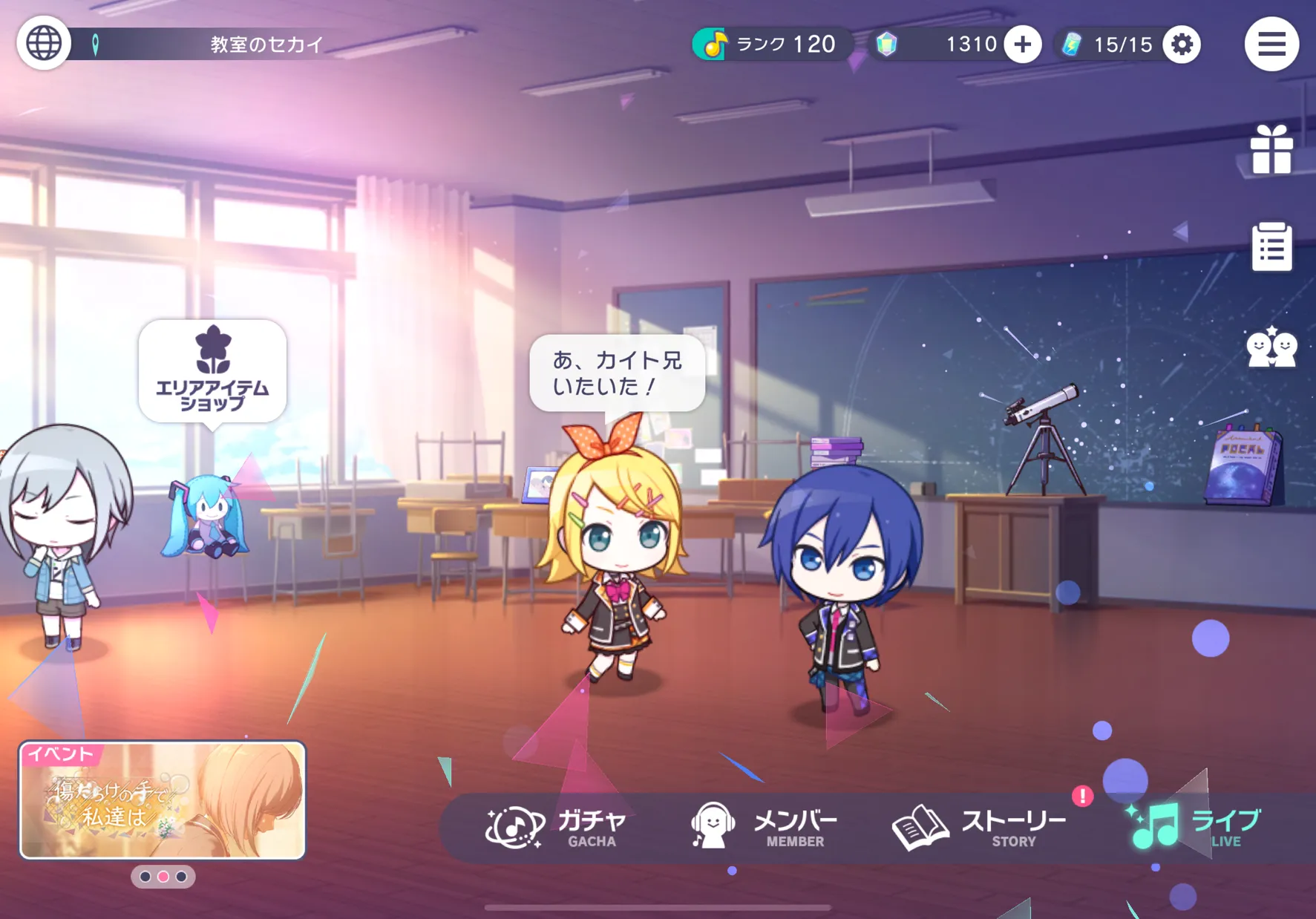Open the gift box presents
1316x919 pixels.
(x=1271, y=150)
